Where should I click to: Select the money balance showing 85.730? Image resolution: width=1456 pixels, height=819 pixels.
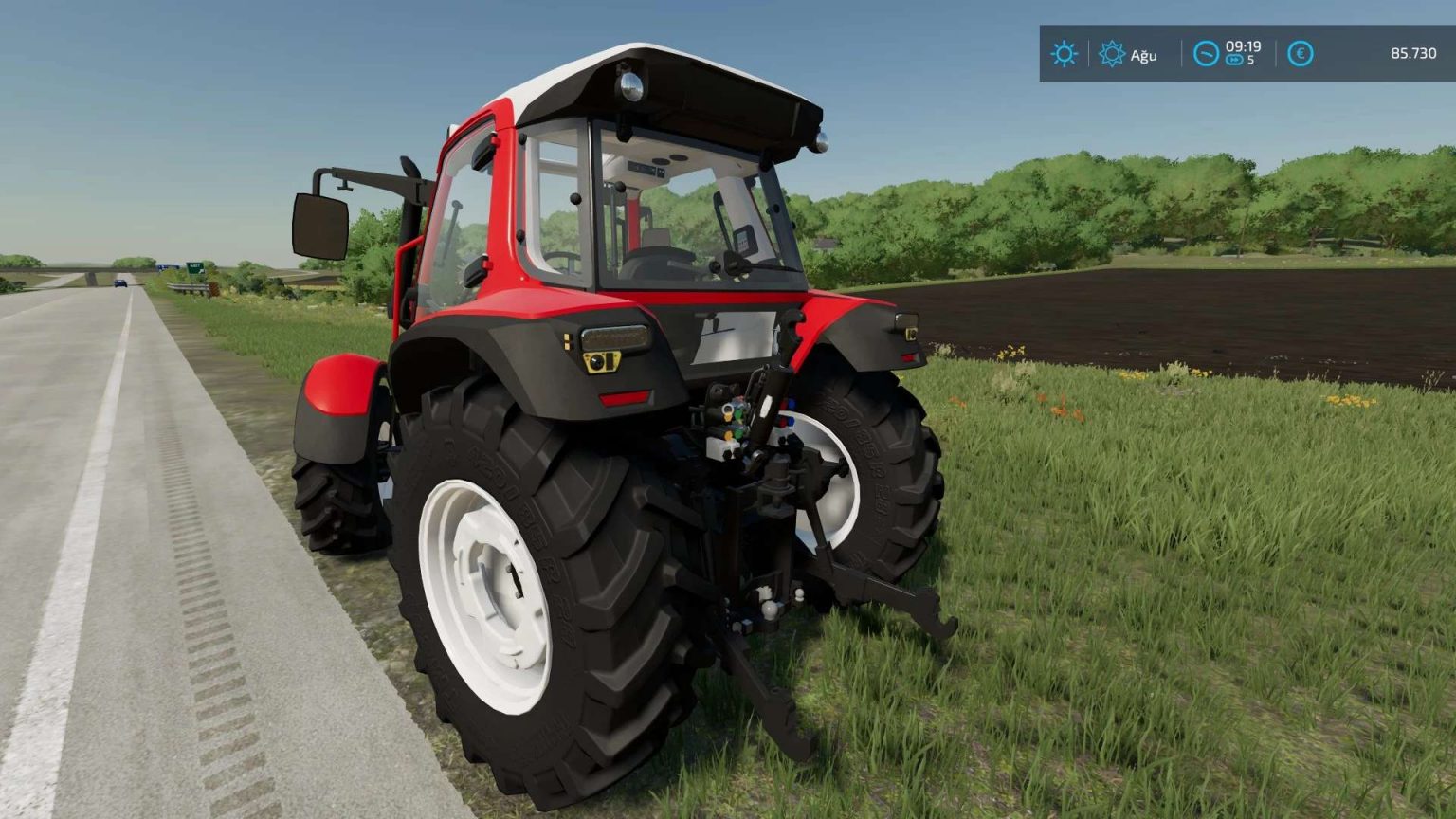(x=1412, y=52)
